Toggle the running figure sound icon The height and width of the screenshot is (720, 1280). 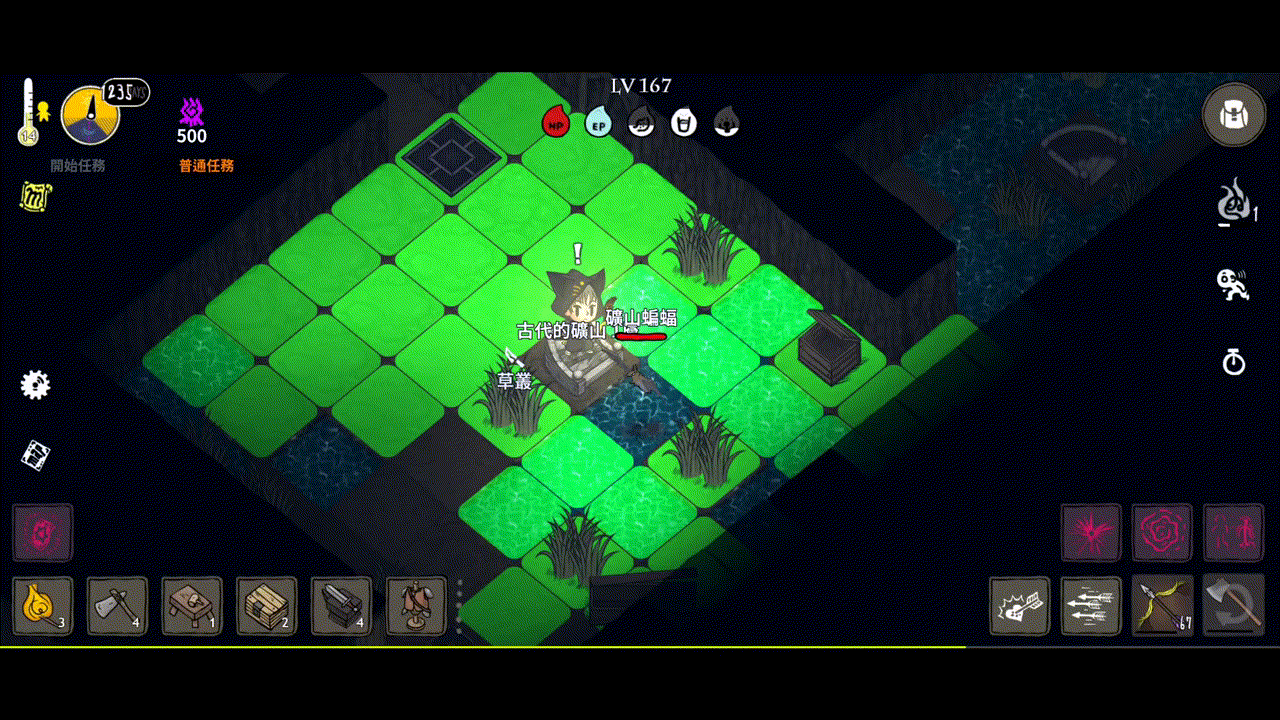[x=1232, y=284]
